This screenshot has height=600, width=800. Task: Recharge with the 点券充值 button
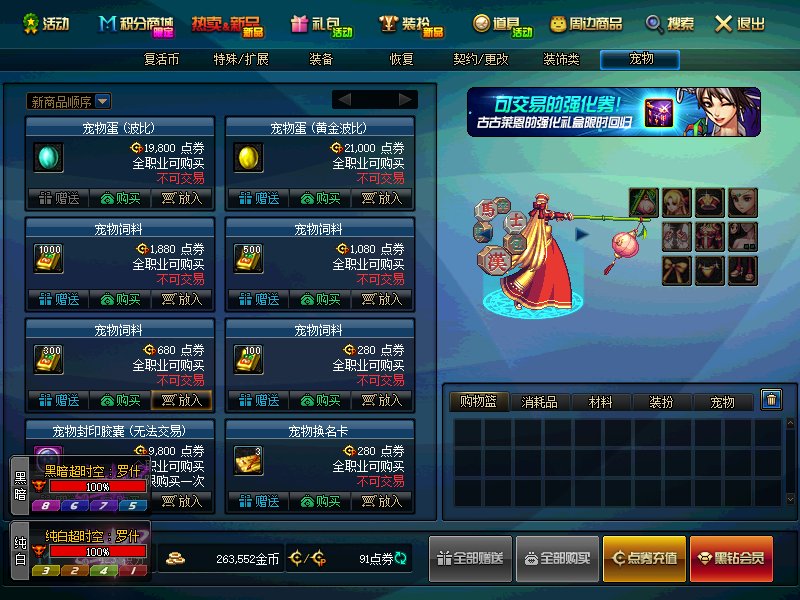[643, 558]
